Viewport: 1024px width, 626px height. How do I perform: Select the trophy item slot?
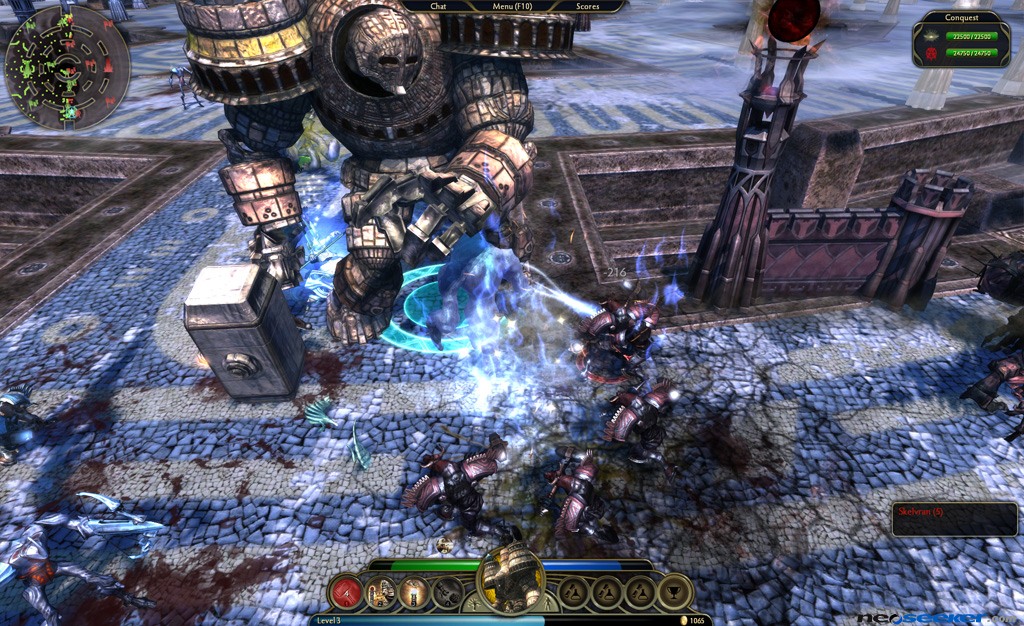coord(673,593)
